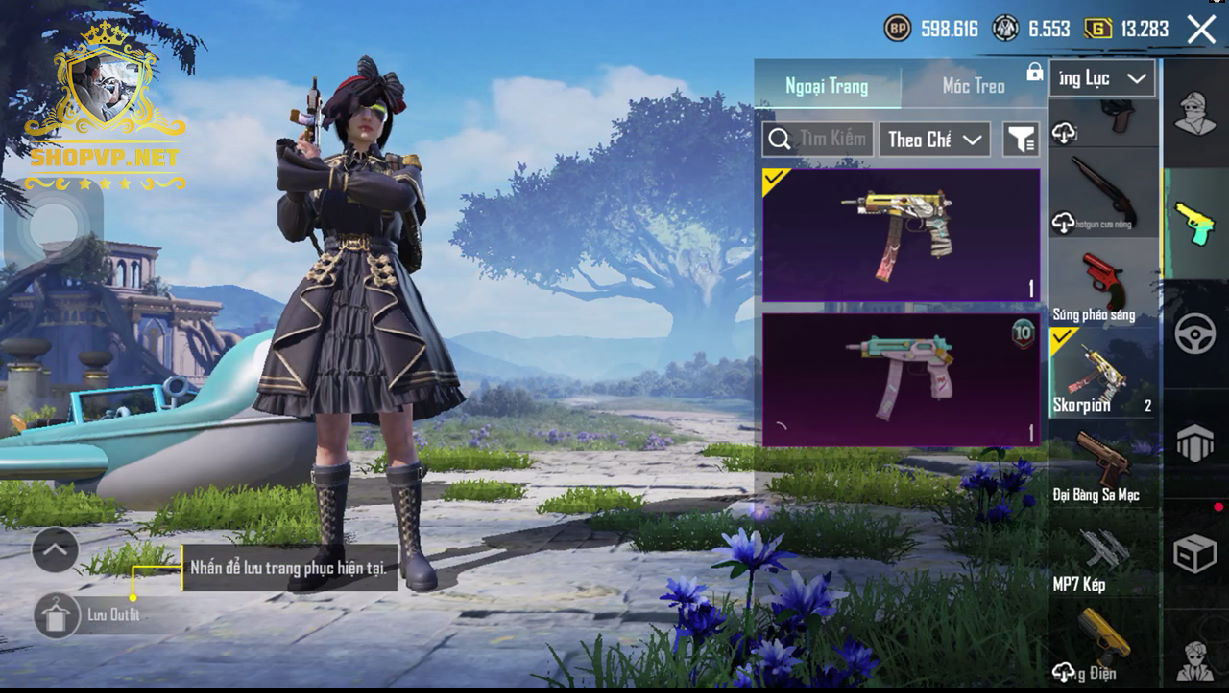Open the steering wheel vehicle category
This screenshot has width=1229, height=693.
[x=1195, y=334]
